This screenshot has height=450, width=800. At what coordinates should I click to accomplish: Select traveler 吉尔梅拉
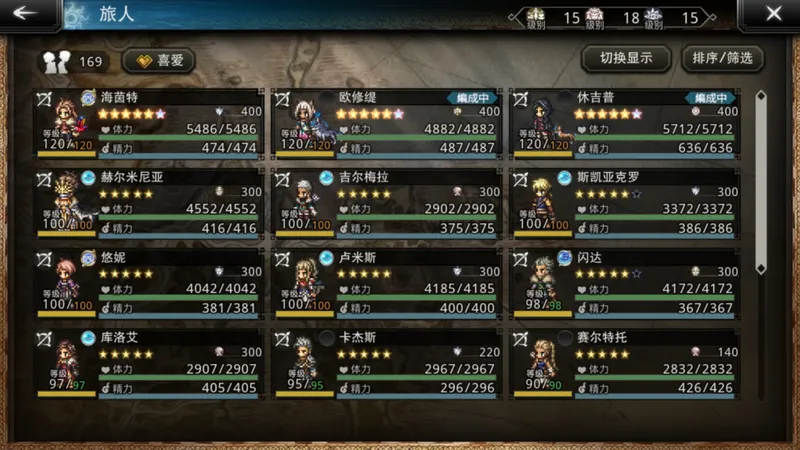coord(388,203)
